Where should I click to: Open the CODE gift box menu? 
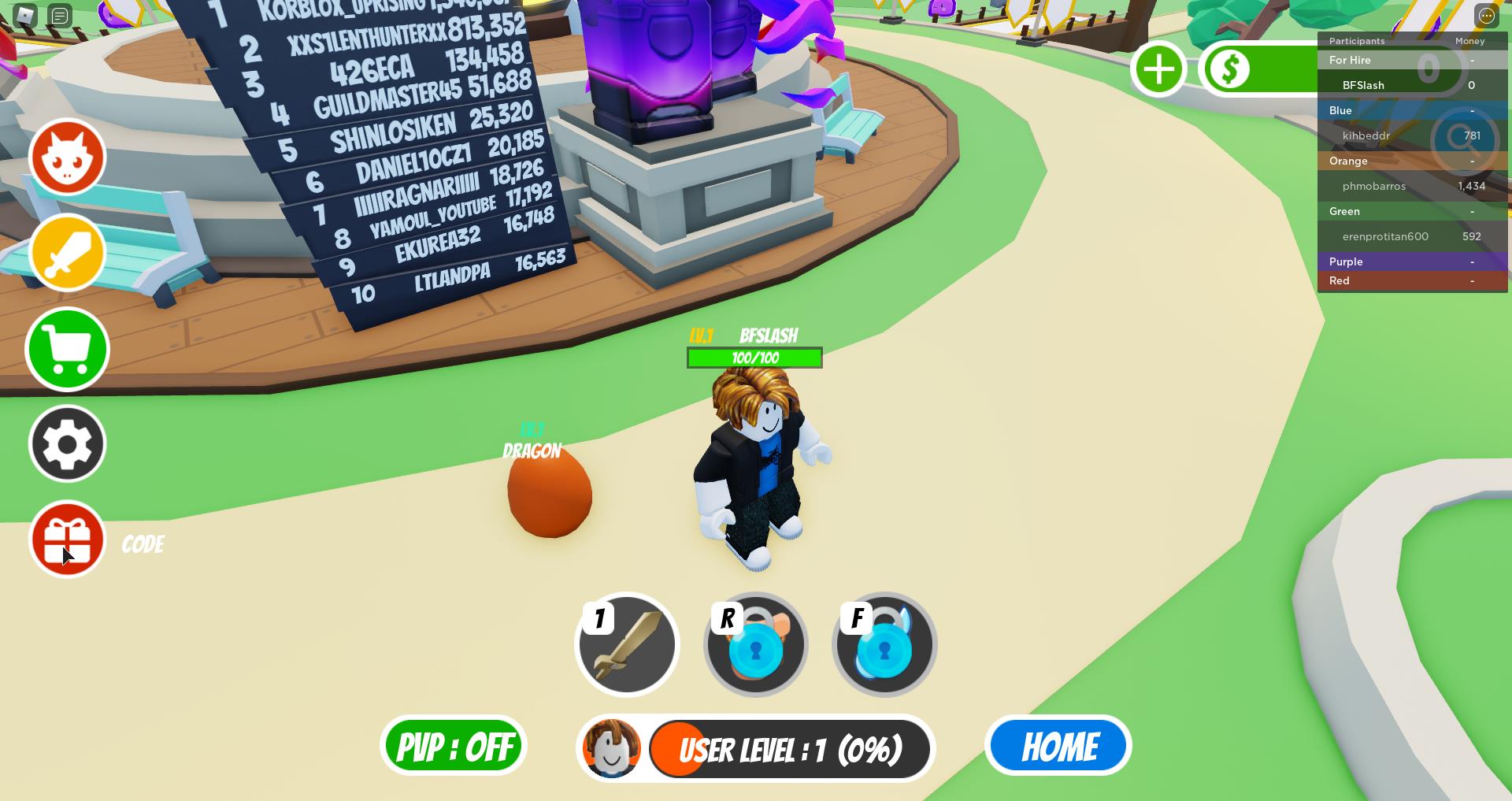pyautogui.click(x=67, y=540)
